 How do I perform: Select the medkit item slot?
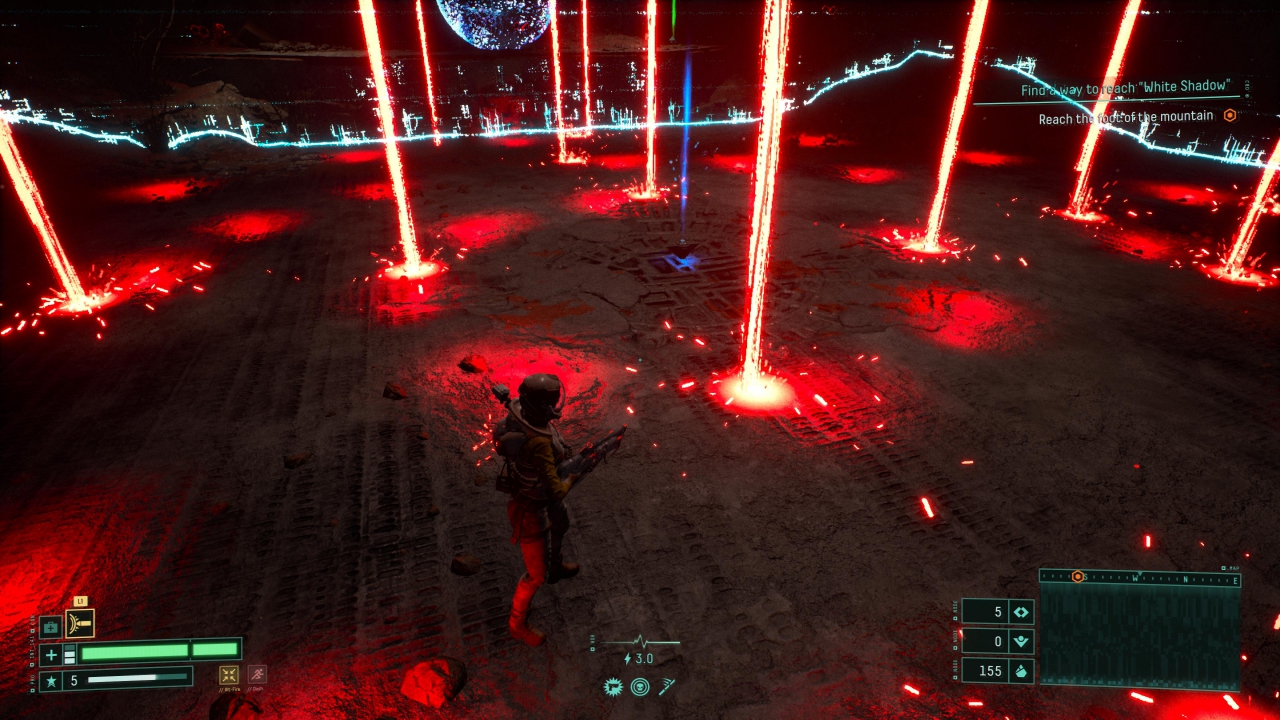51,627
